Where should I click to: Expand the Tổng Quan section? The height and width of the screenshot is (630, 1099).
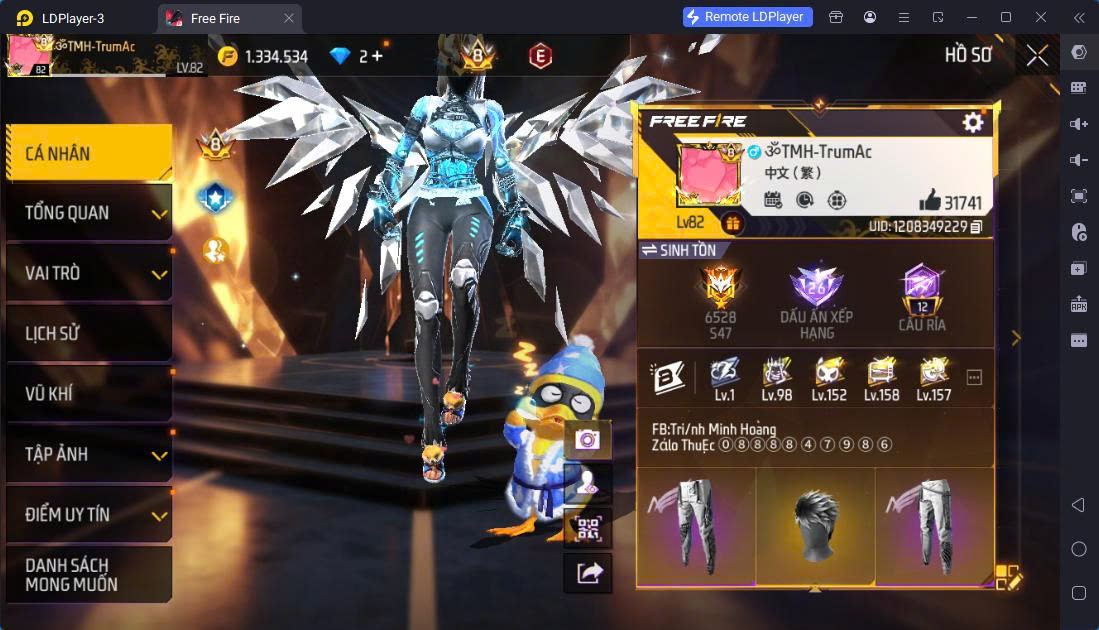88,213
